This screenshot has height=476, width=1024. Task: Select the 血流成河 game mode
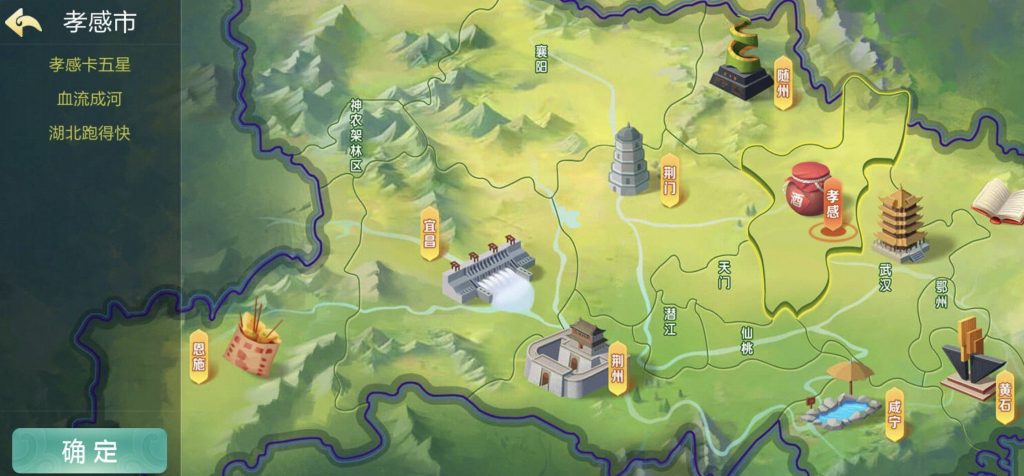tap(90, 99)
